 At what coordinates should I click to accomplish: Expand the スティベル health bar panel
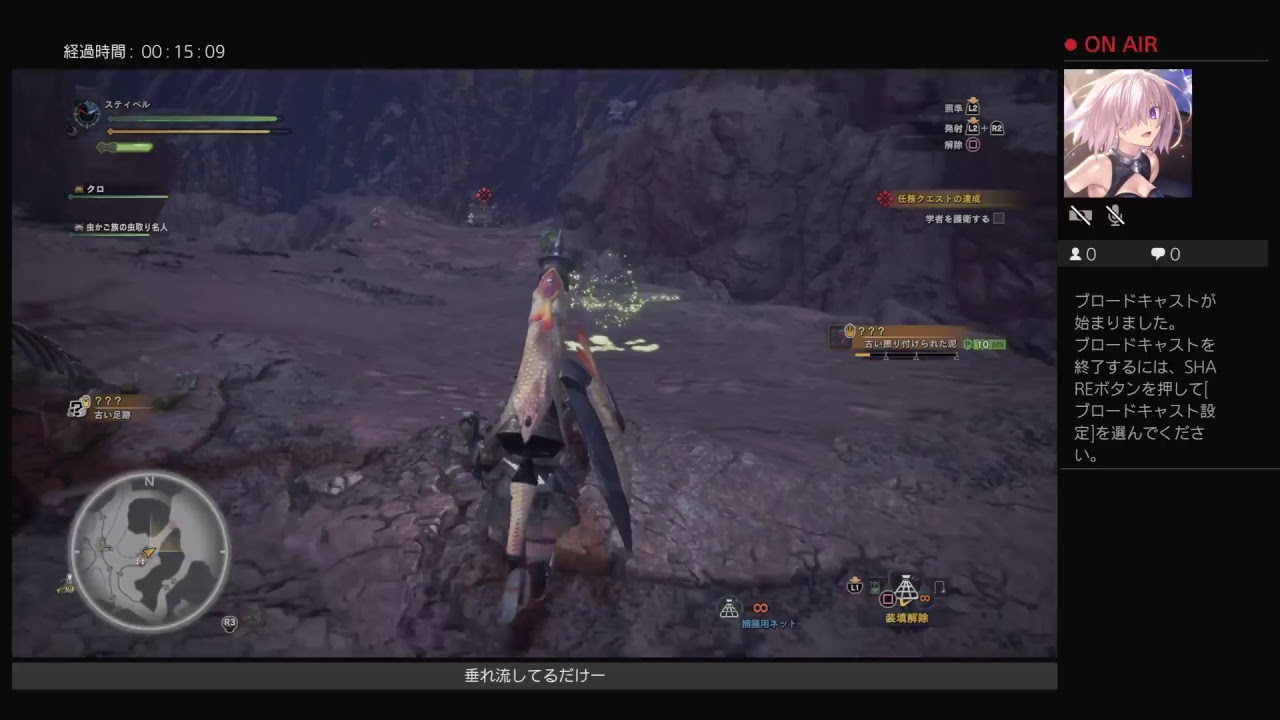click(x=190, y=119)
